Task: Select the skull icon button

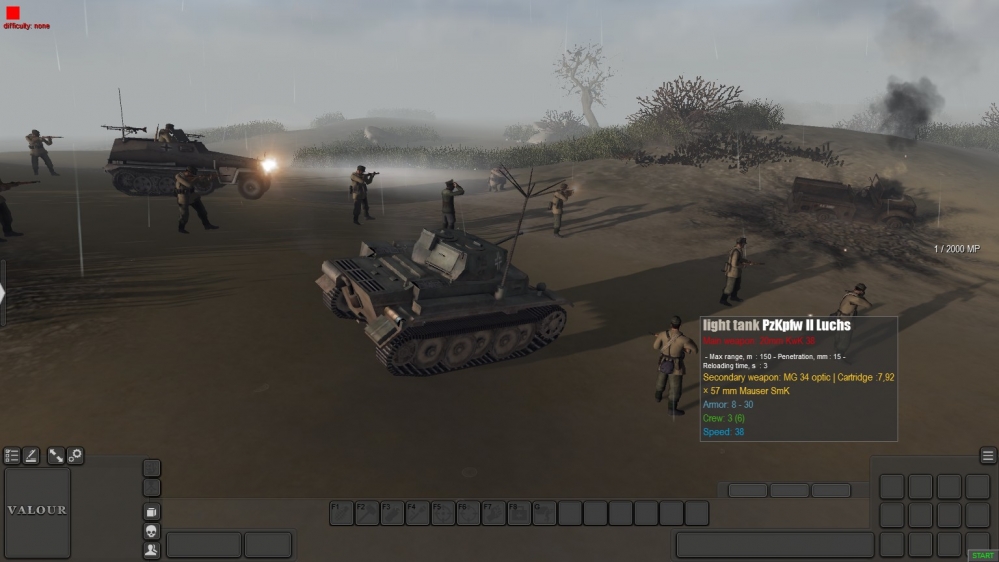Action: tap(152, 531)
